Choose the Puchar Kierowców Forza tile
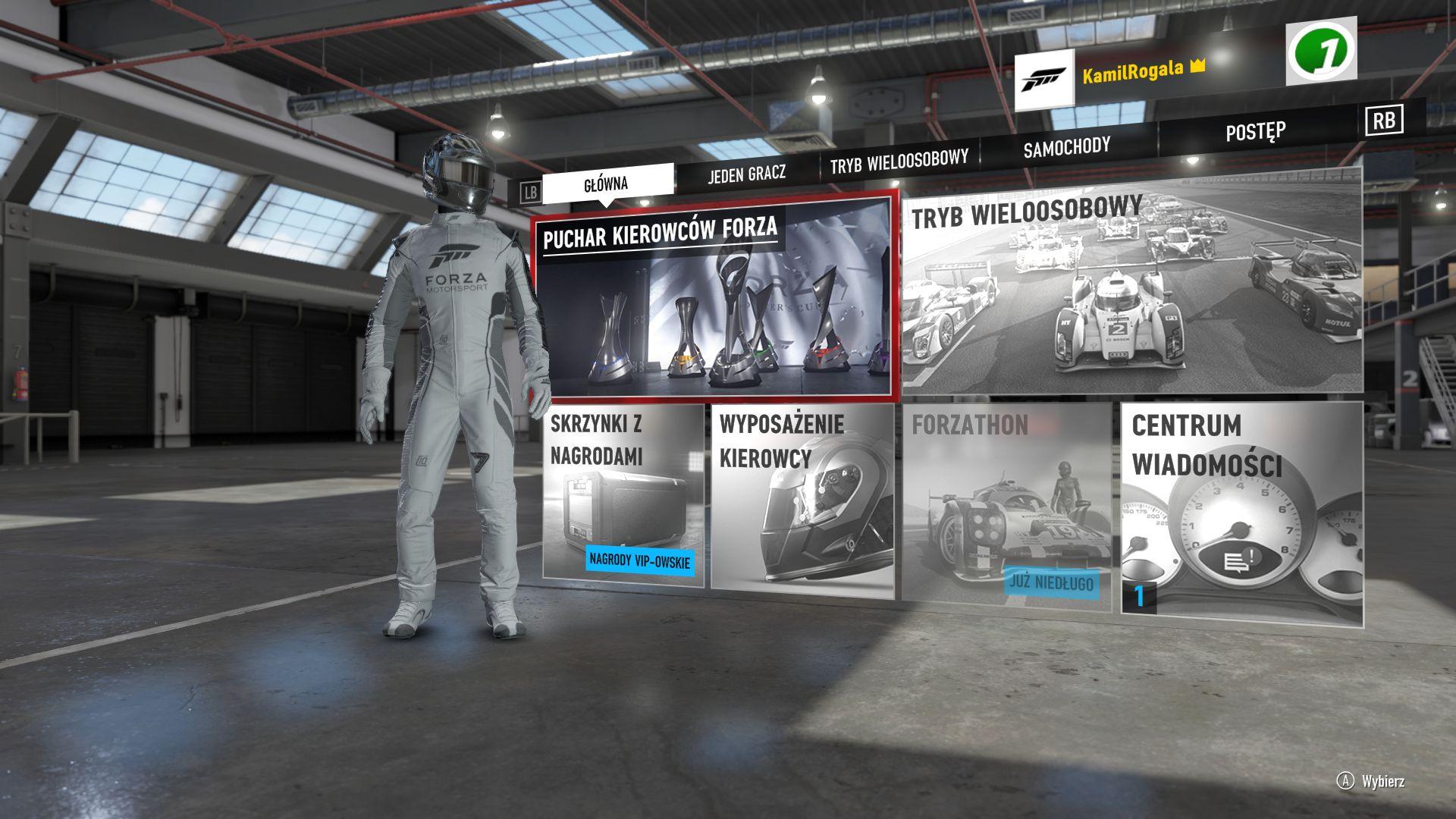Screen dimensions: 1456x819 point(714,299)
